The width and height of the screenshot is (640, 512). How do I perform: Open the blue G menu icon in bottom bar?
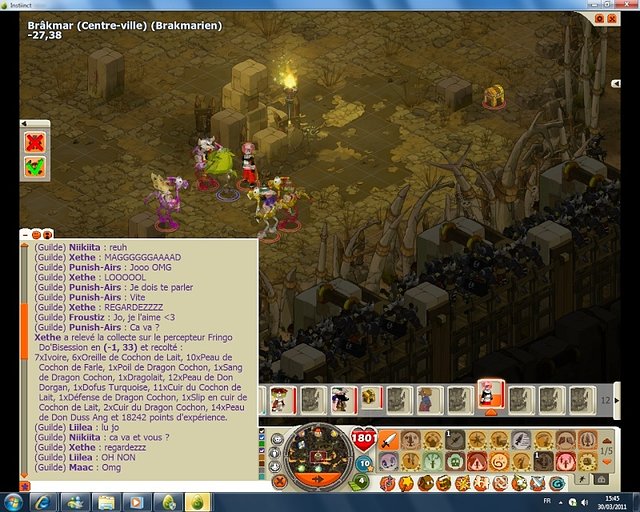(x=555, y=483)
